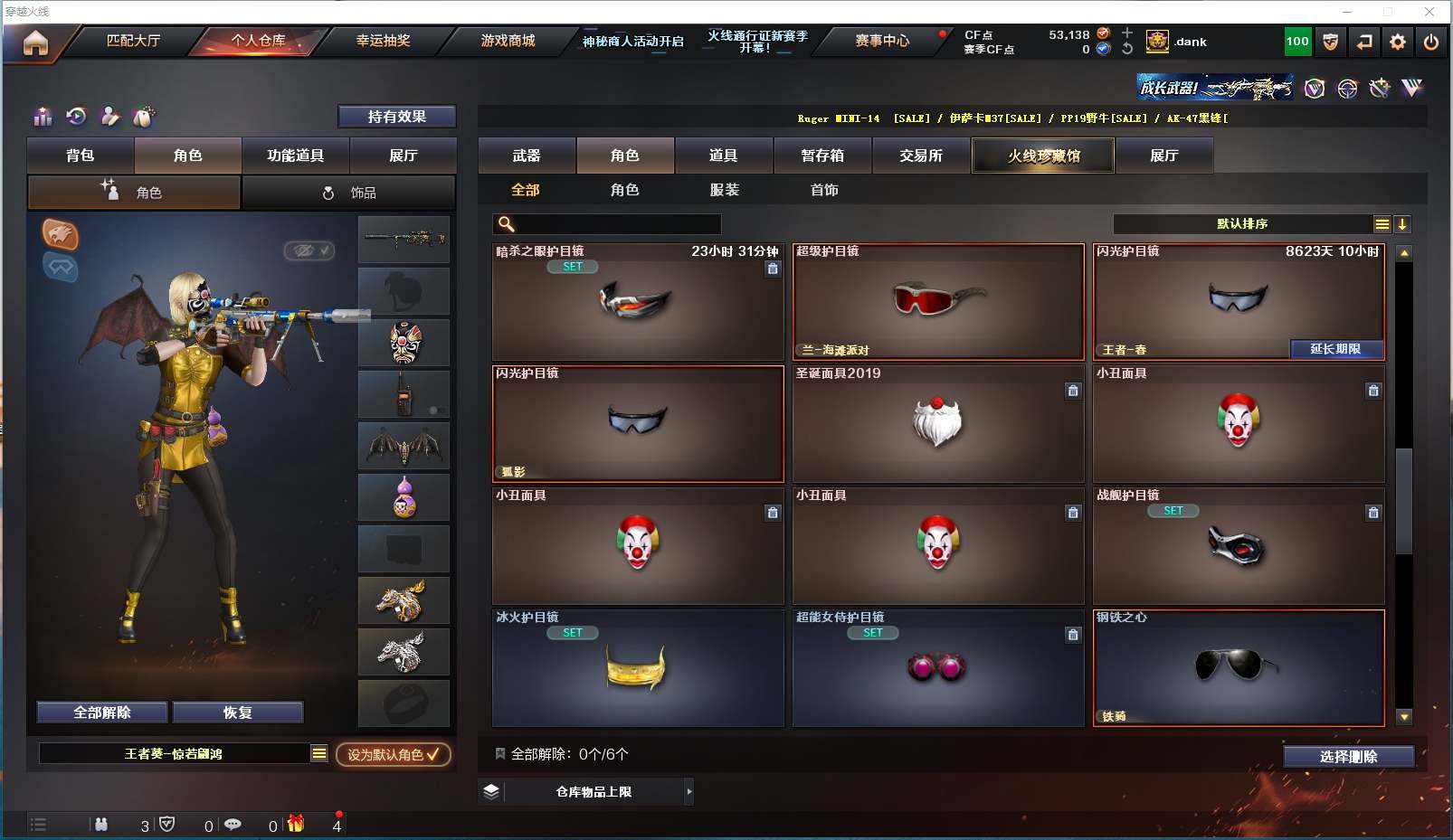Image resolution: width=1453 pixels, height=840 pixels.
Task: Switch to the 背包 tab
Action: coord(81,156)
